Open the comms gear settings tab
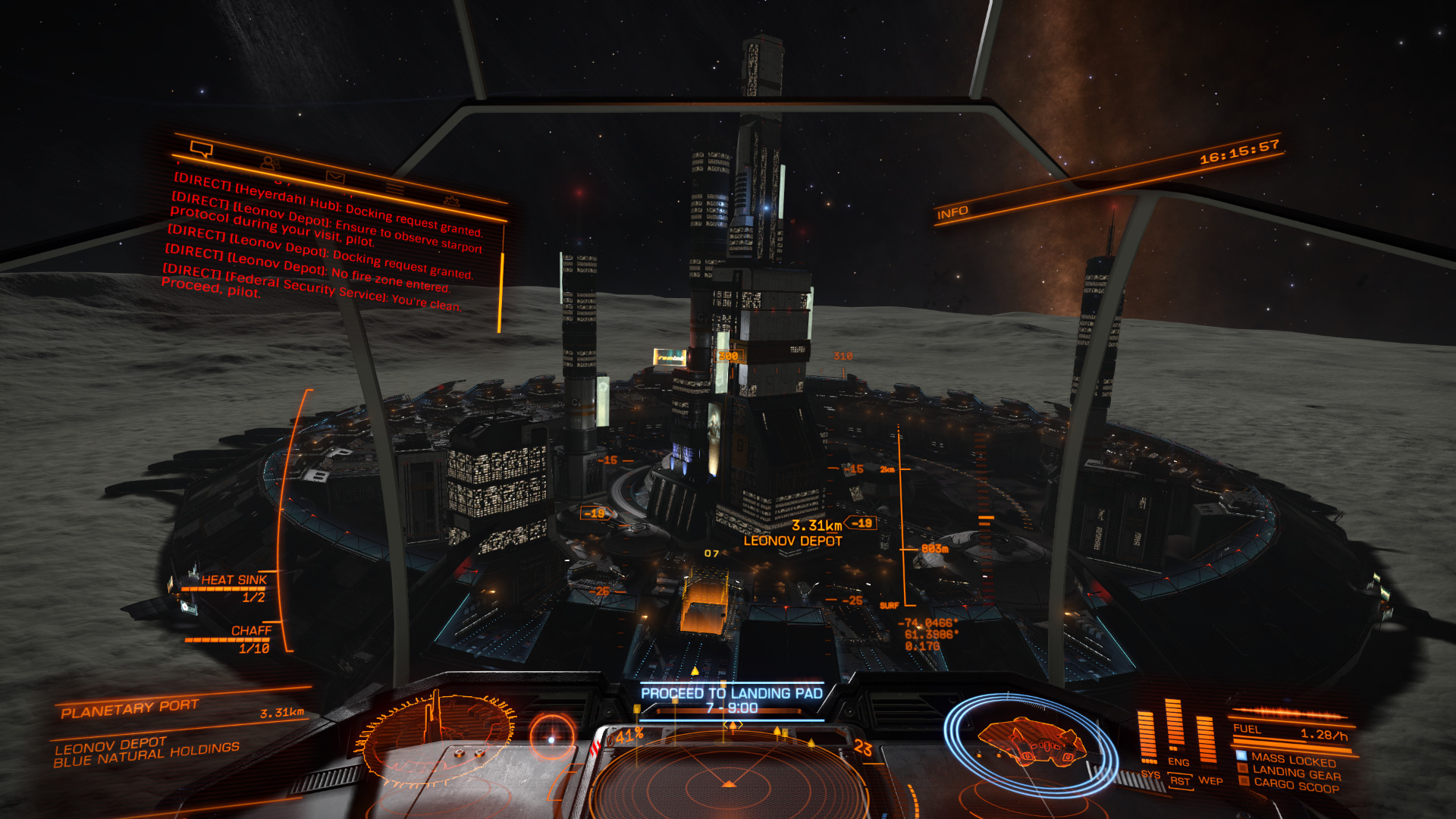The height and width of the screenshot is (819, 1456). point(452,201)
